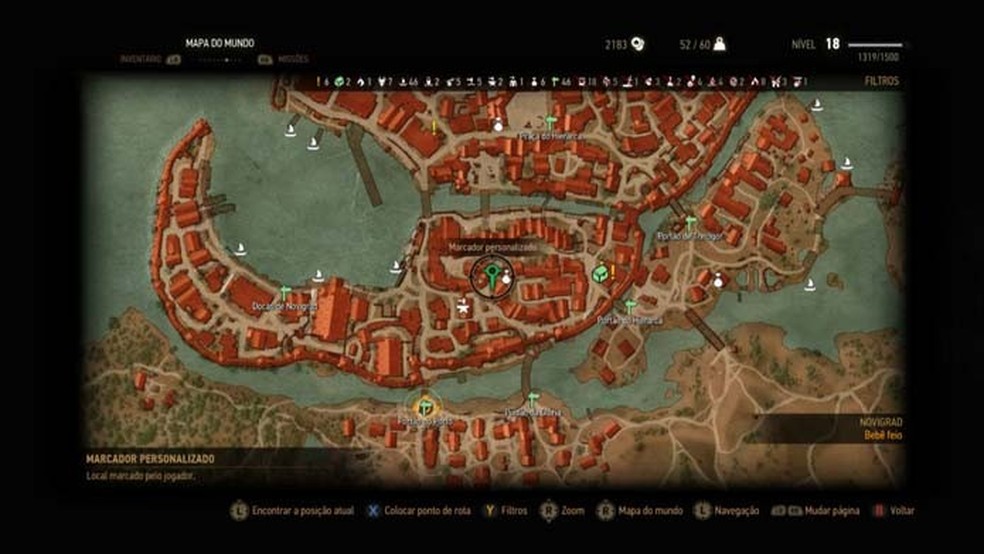Select the Docas de Novigrad signpost marker
The width and height of the screenshot is (984, 554).
(x=285, y=292)
